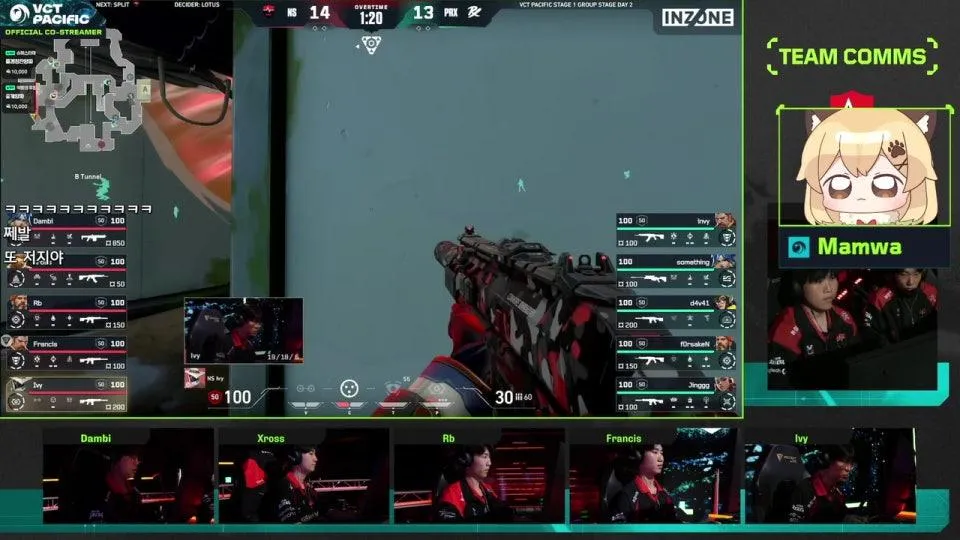Select Rb's player row
This screenshot has width=960, height=540.
pos(66,312)
